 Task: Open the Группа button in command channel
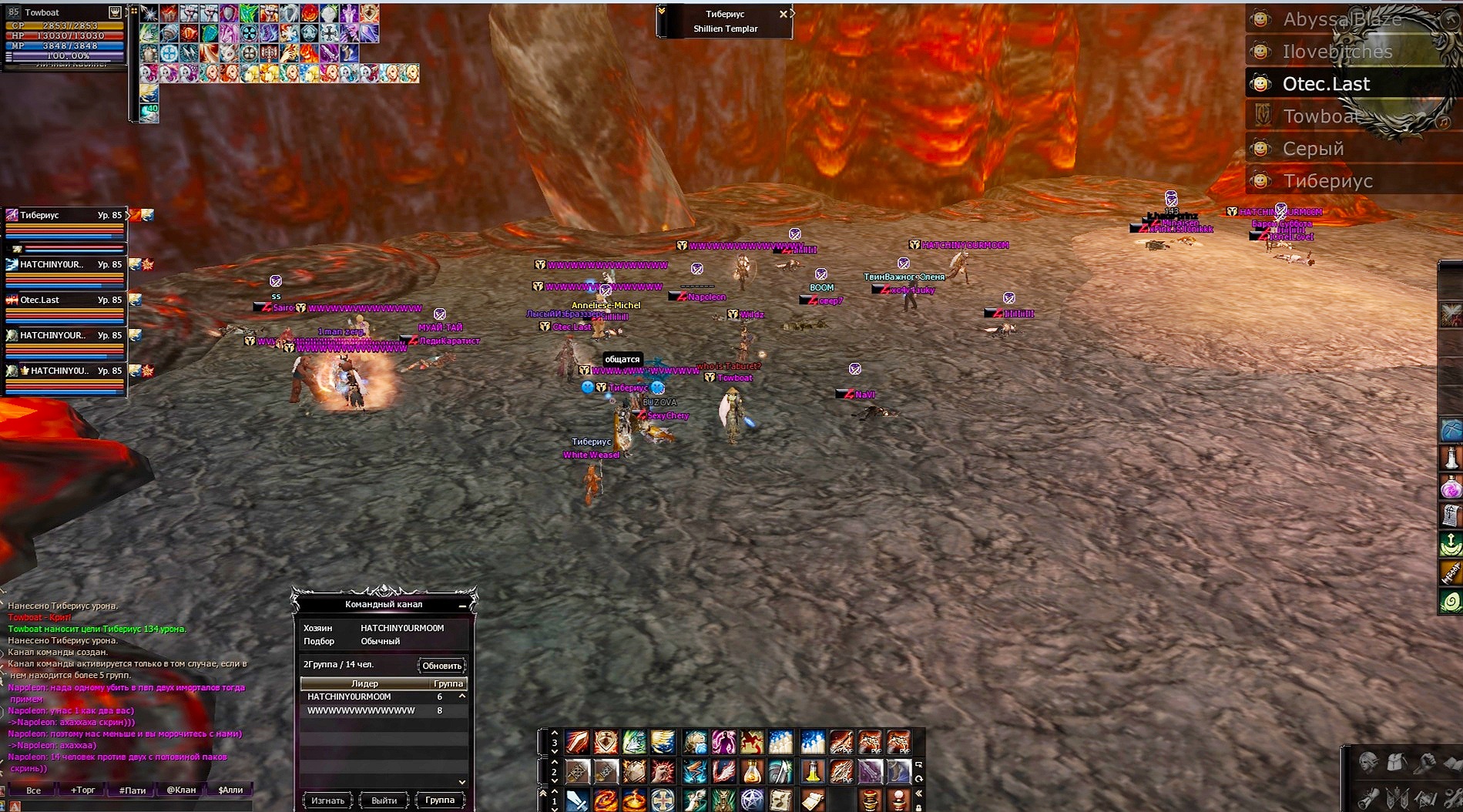point(440,800)
